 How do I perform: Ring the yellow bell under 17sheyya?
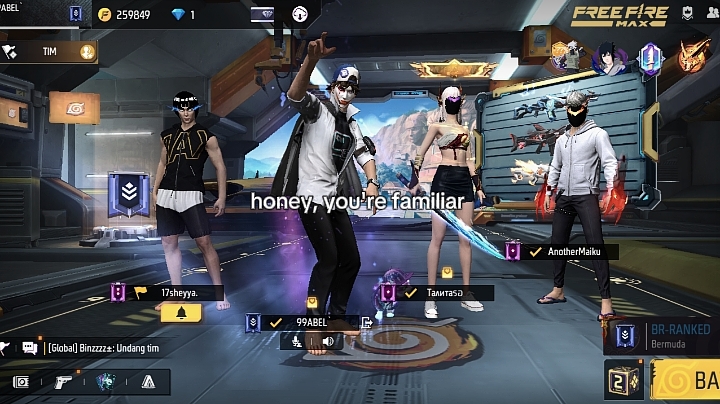pos(181,313)
